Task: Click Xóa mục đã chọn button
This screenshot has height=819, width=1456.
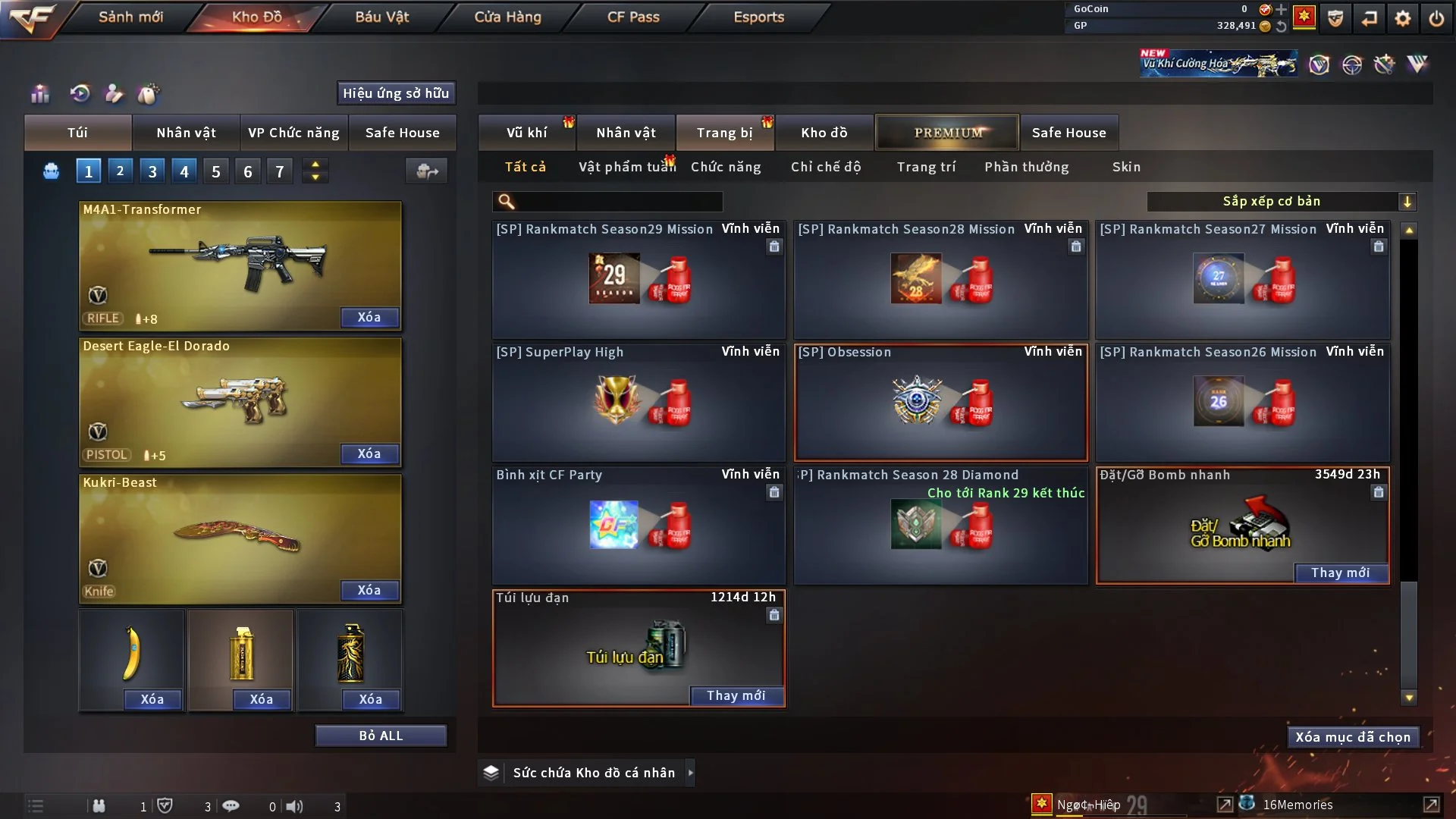Action: [x=1353, y=737]
